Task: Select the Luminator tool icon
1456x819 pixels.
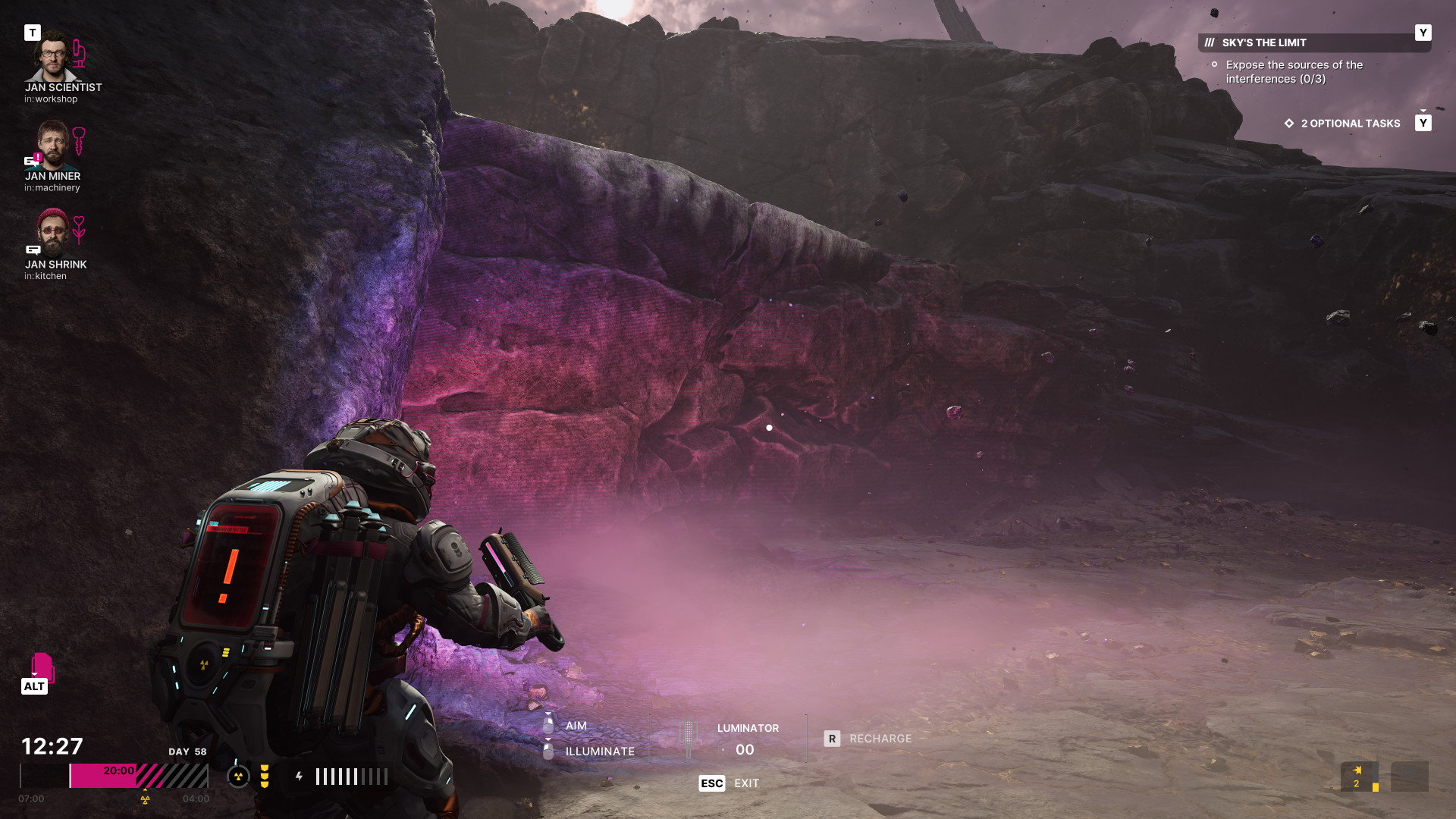Action: click(x=689, y=738)
